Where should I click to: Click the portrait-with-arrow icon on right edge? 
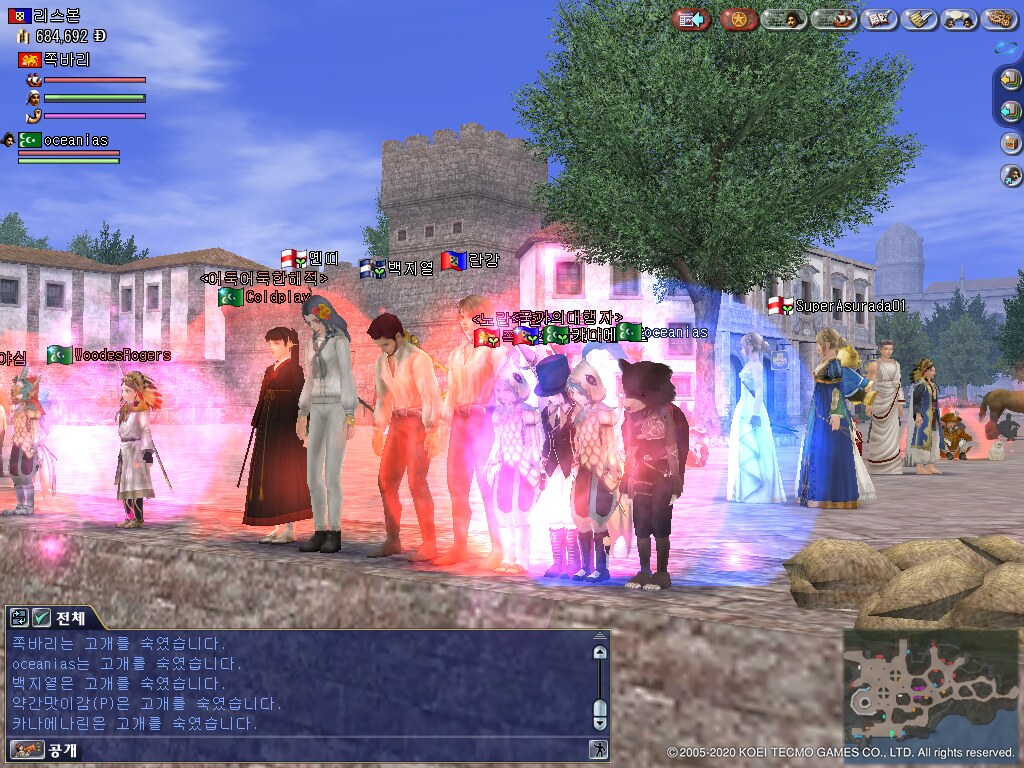point(1011,175)
